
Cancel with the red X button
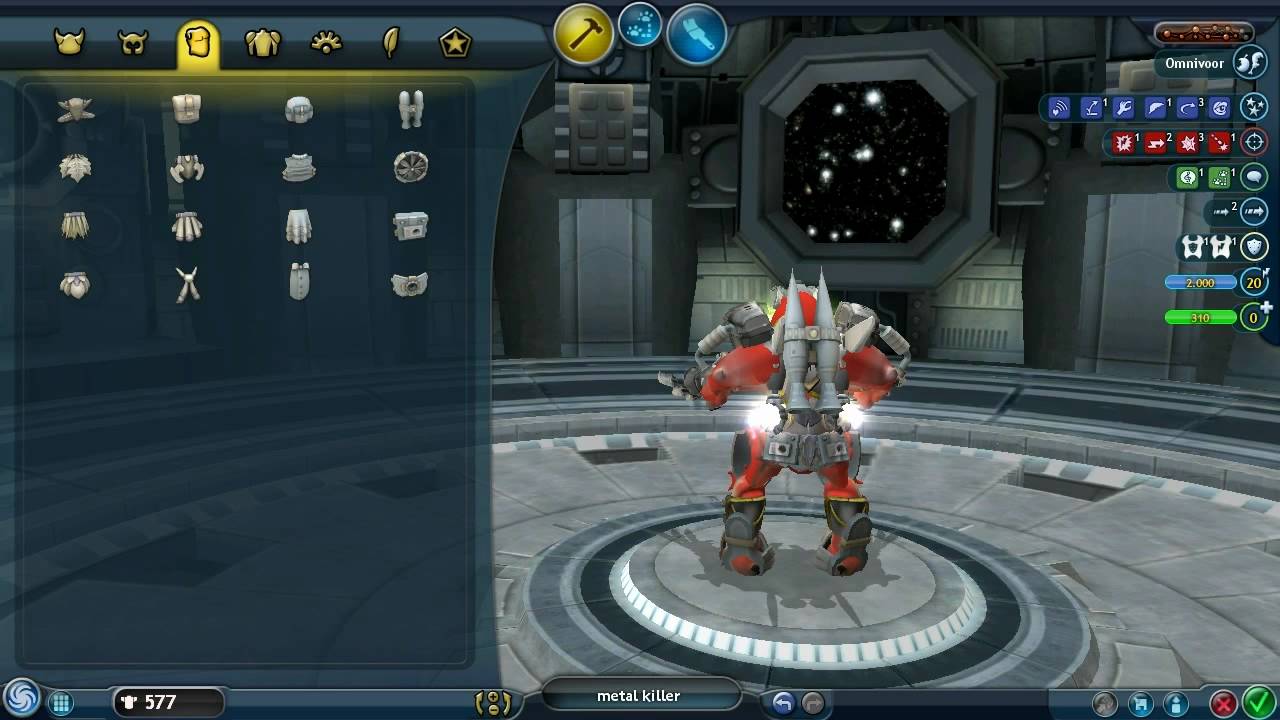(x=1222, y=703)
